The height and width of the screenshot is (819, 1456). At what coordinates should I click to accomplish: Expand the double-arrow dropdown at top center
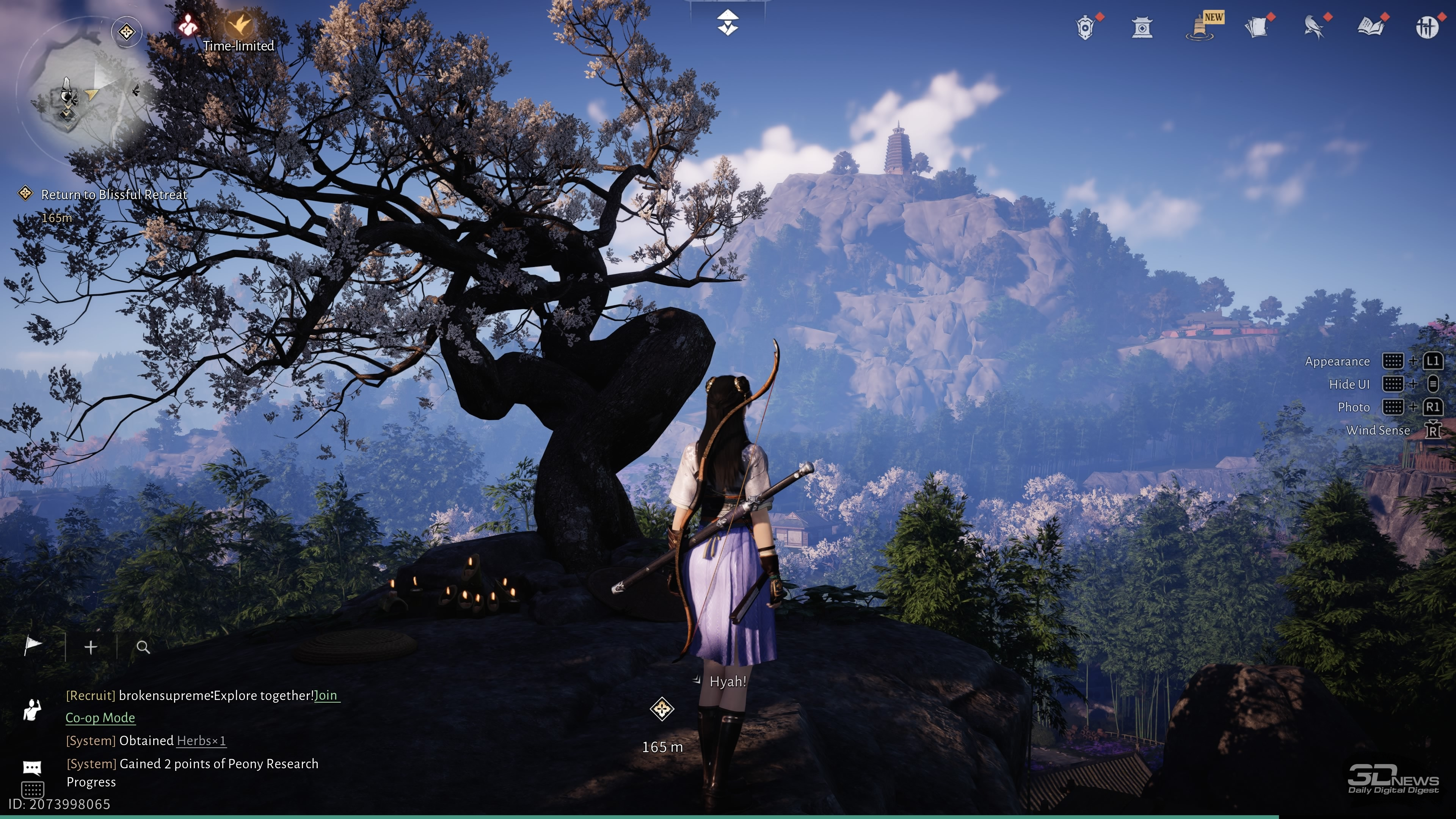[728, 23]
